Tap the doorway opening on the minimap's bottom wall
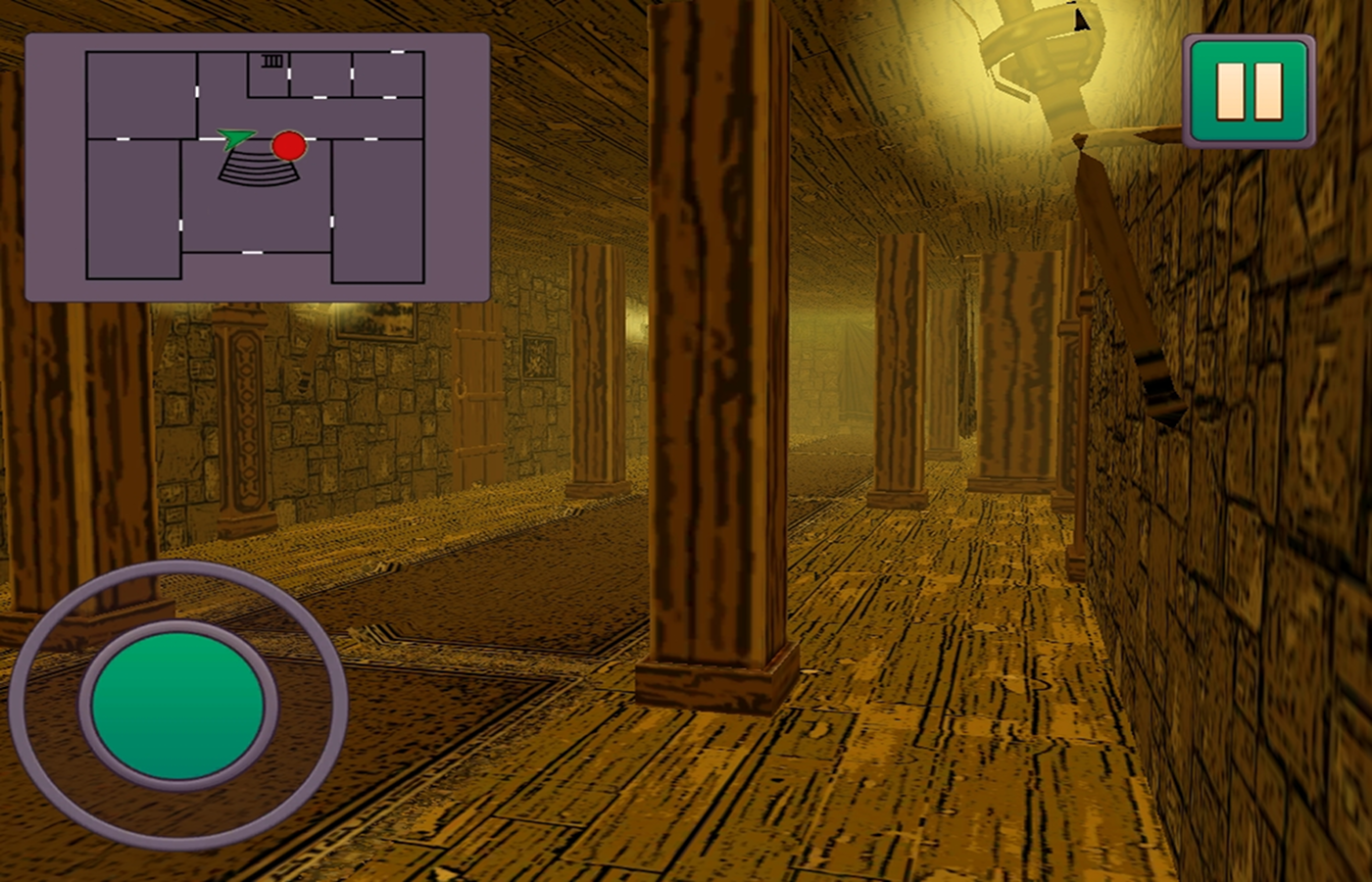This screenshot has width=1372, height=882. coord(252,253)
